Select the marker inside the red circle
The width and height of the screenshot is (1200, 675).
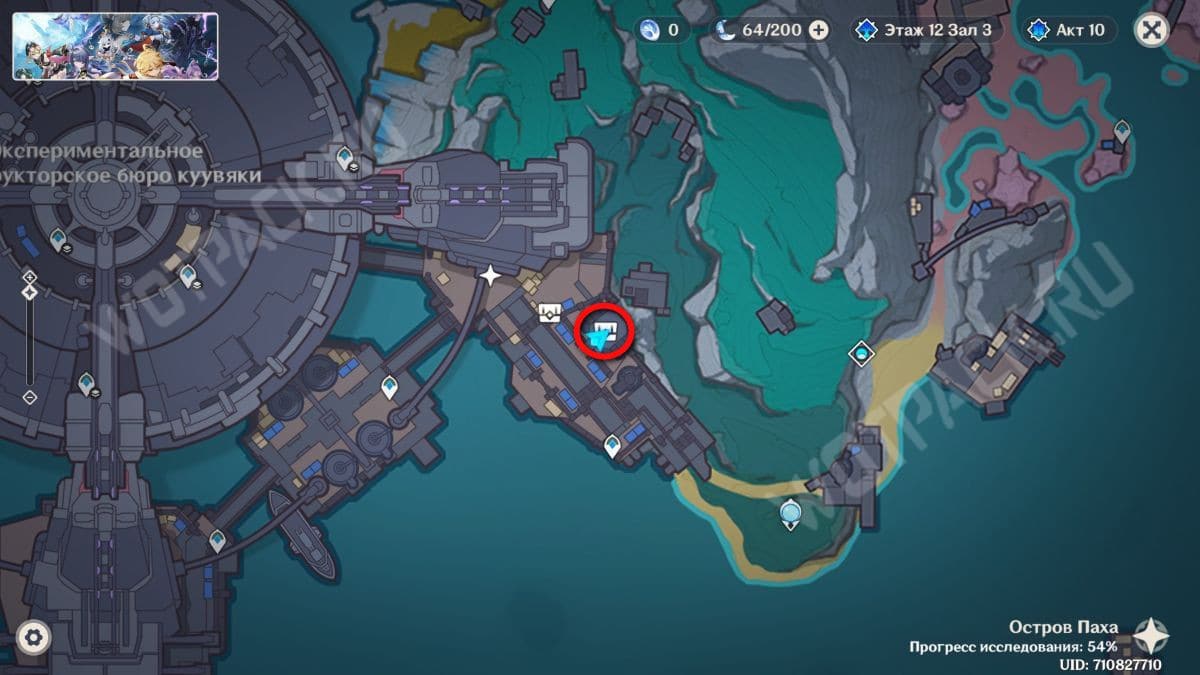pos(603,333)
